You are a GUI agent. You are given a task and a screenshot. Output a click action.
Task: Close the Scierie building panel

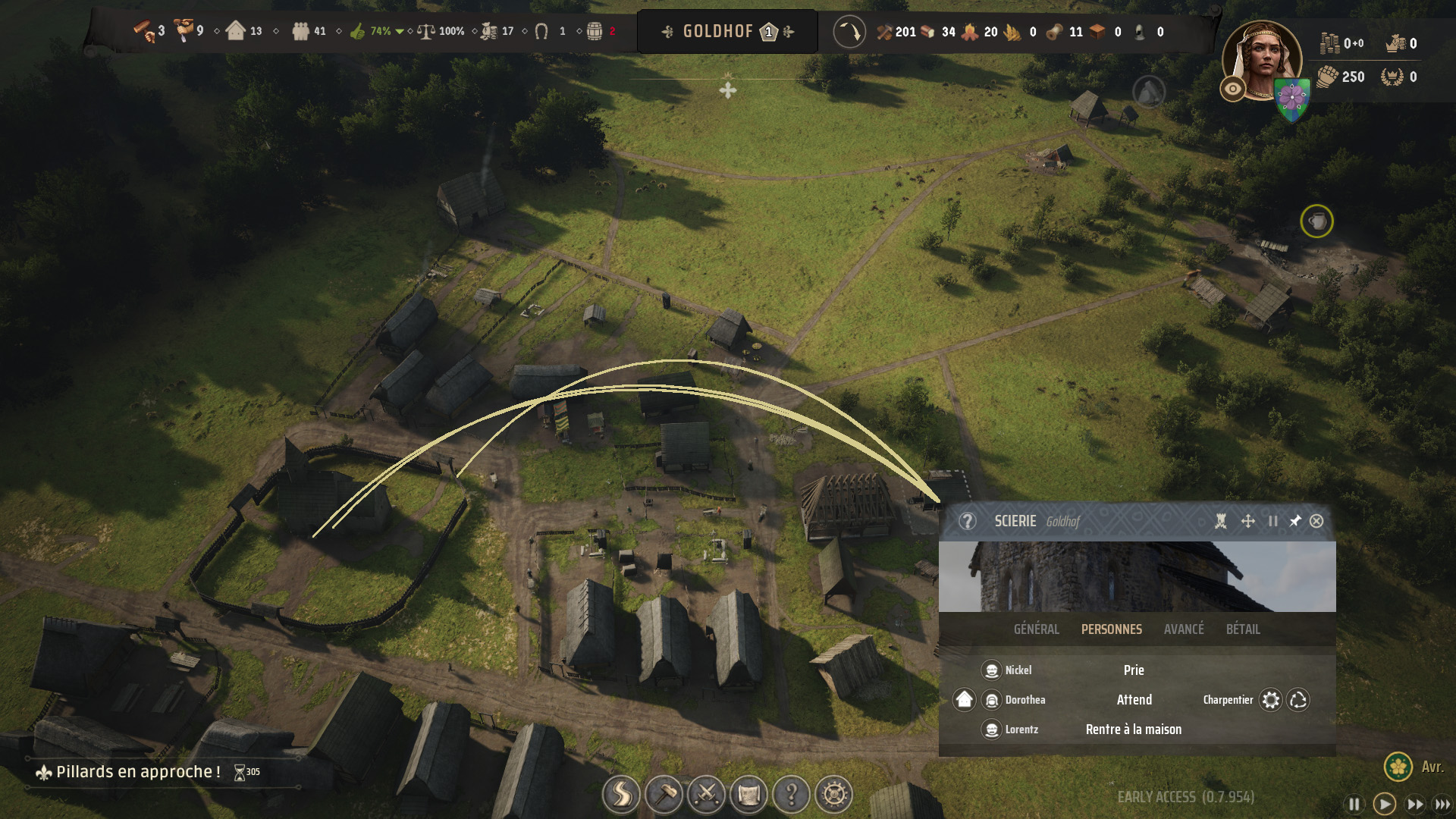click(1316, 521)
